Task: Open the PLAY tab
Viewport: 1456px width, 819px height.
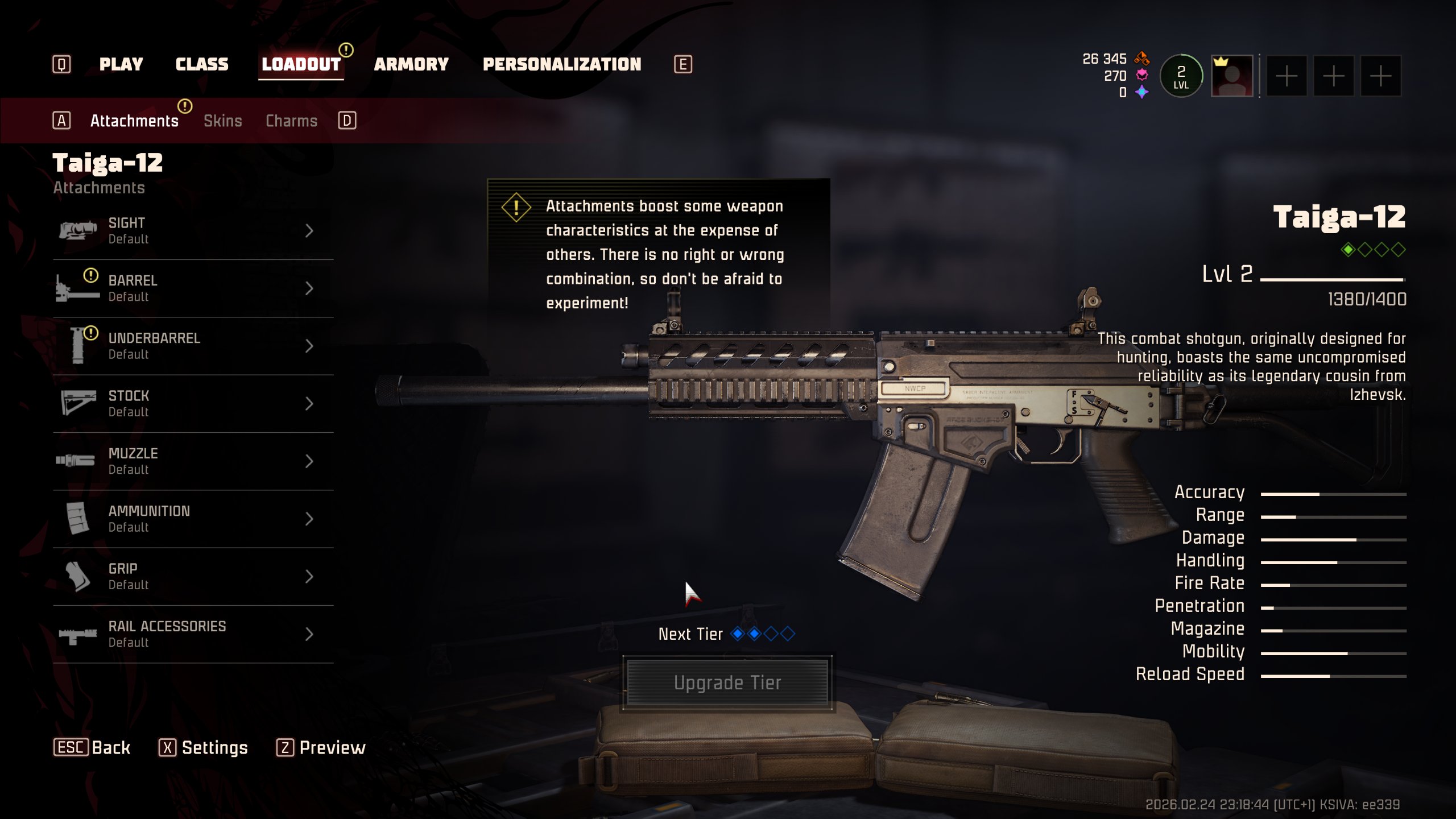Action: coord(121,64)
